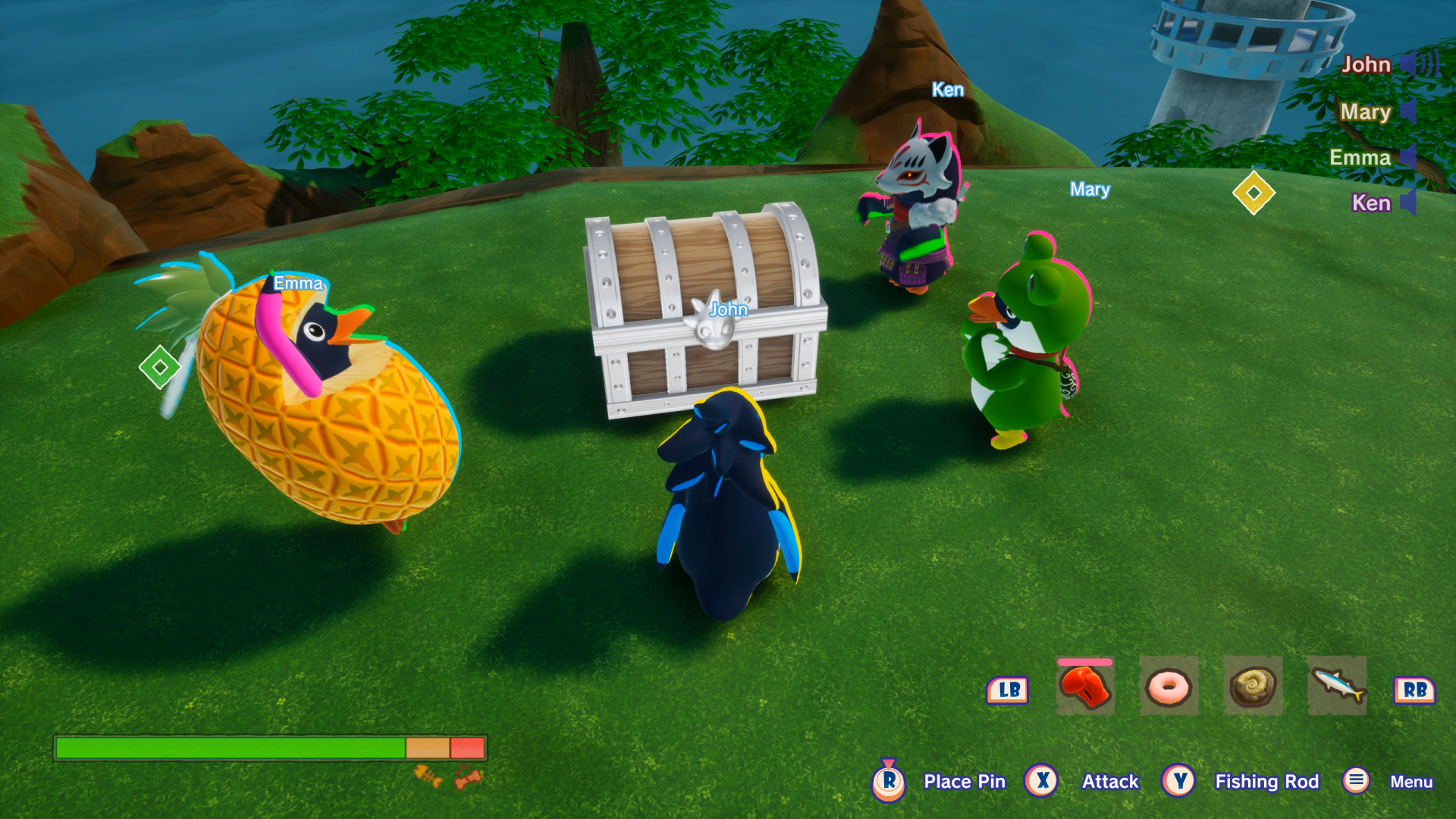Click the R Place Pin icon
The image size is (1456, 819).
(x=890, y=781)
